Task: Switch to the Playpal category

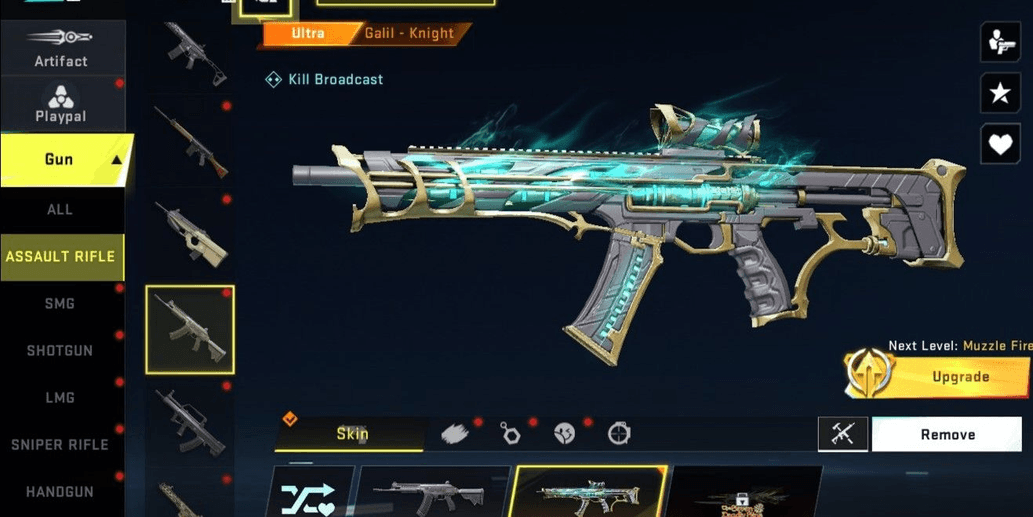Action: pos(61,104)
